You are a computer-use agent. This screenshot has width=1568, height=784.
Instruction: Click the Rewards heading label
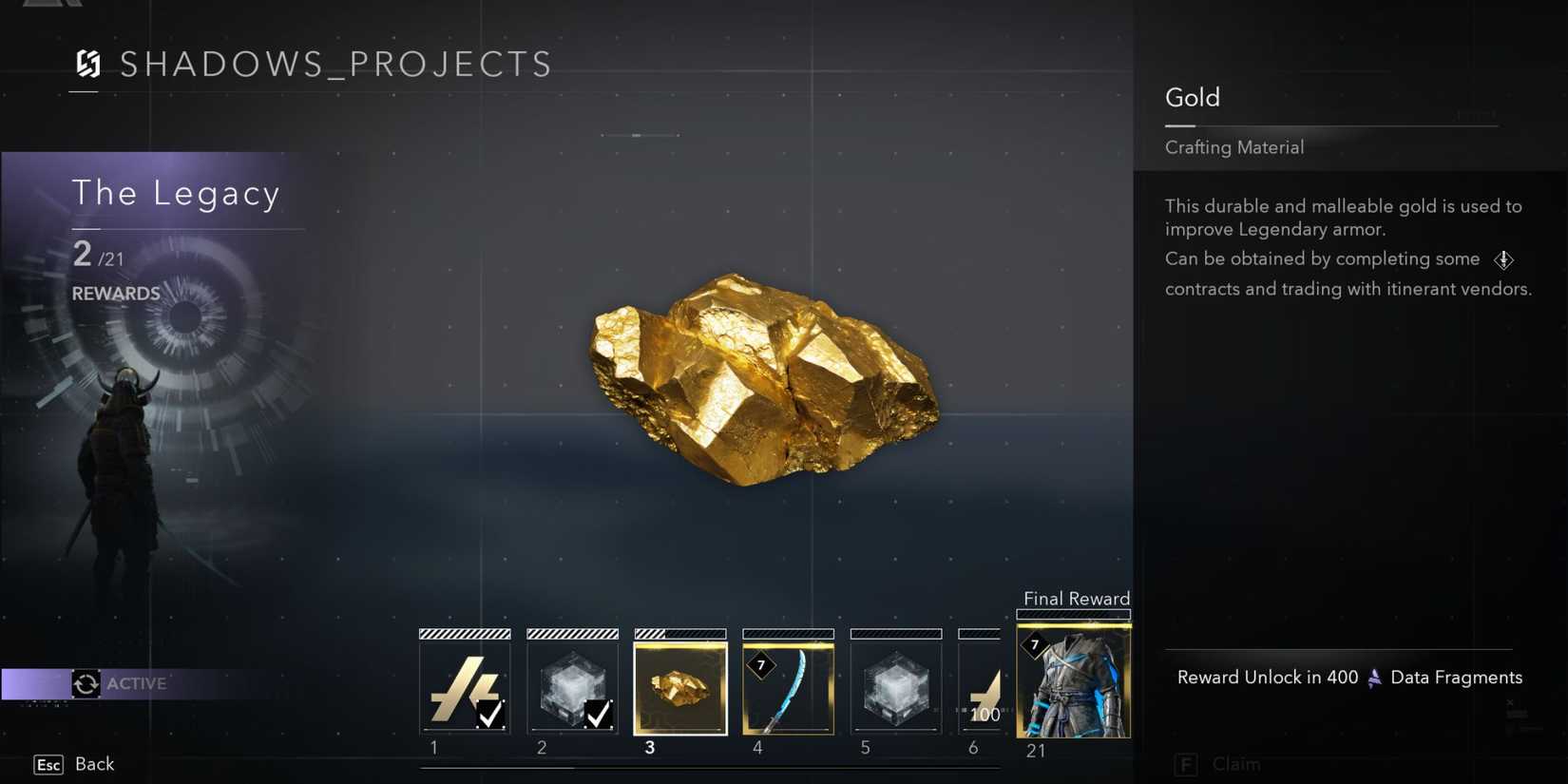pos(115,293)
